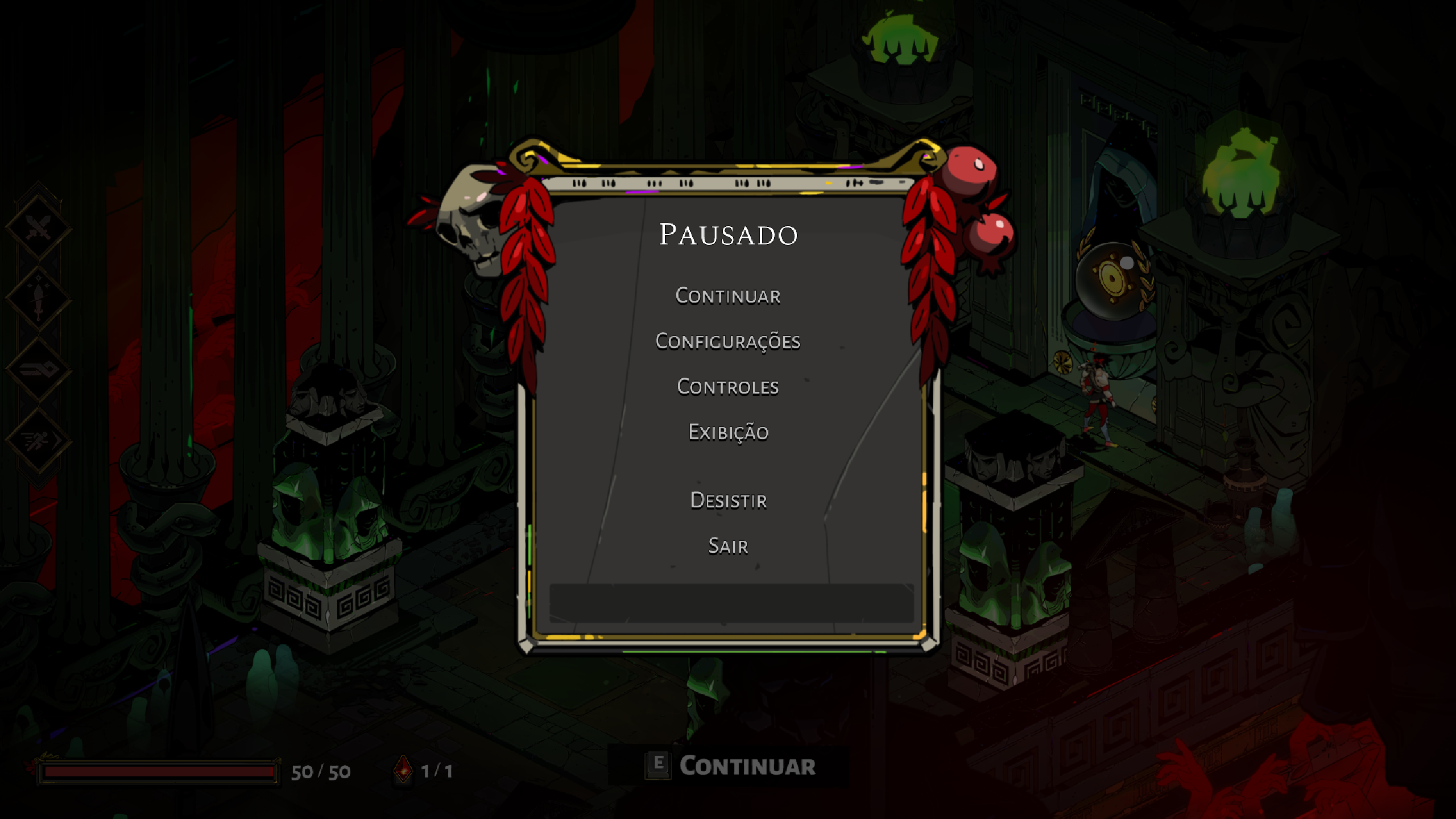Resume game with Continuar menu entry
The height and width of the screenshot is (819, 1456).
coord(728,296)
